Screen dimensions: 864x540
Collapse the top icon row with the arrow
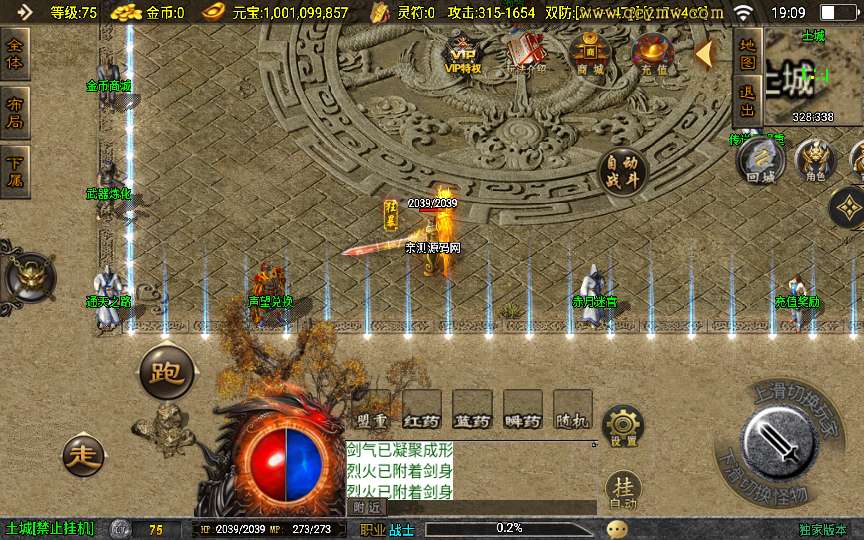(704, 54)
